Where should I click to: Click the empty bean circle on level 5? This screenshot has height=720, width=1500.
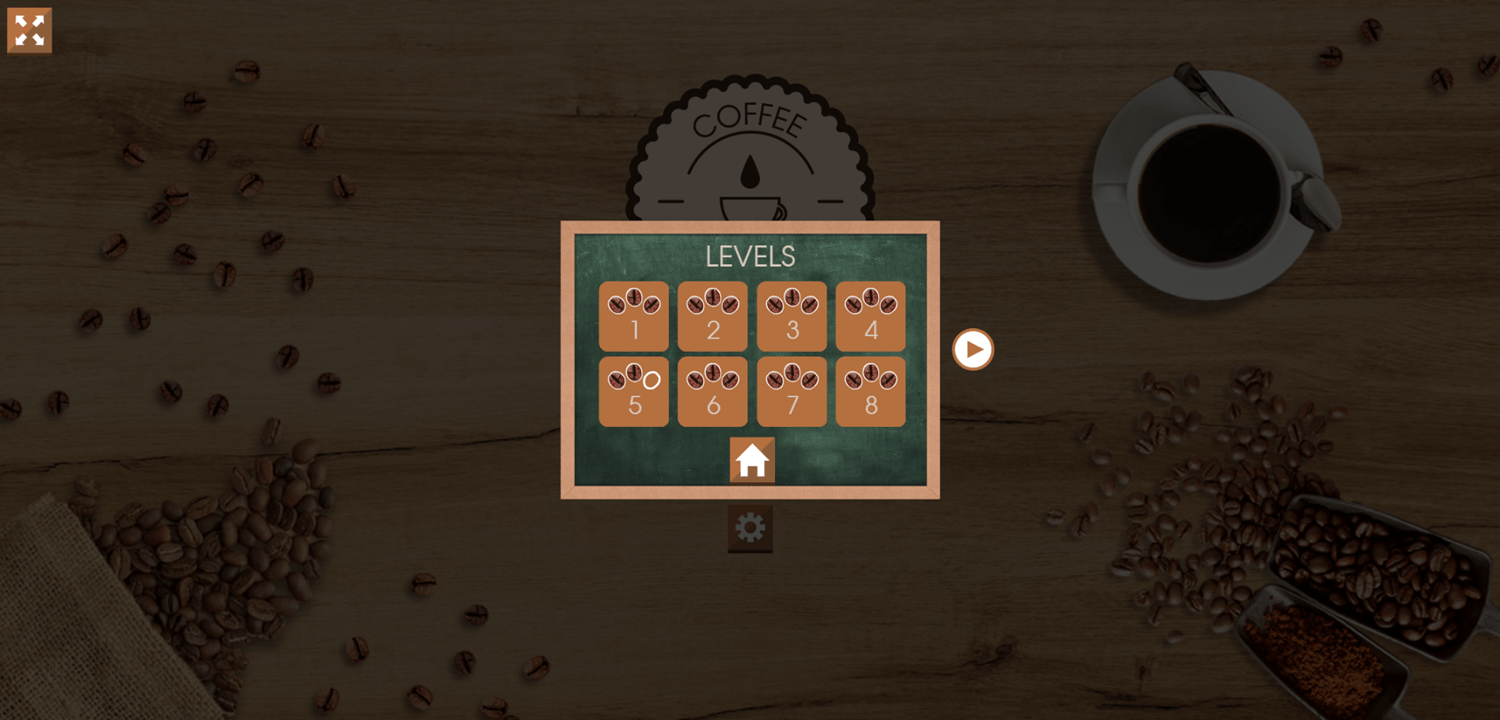point(650,379)
